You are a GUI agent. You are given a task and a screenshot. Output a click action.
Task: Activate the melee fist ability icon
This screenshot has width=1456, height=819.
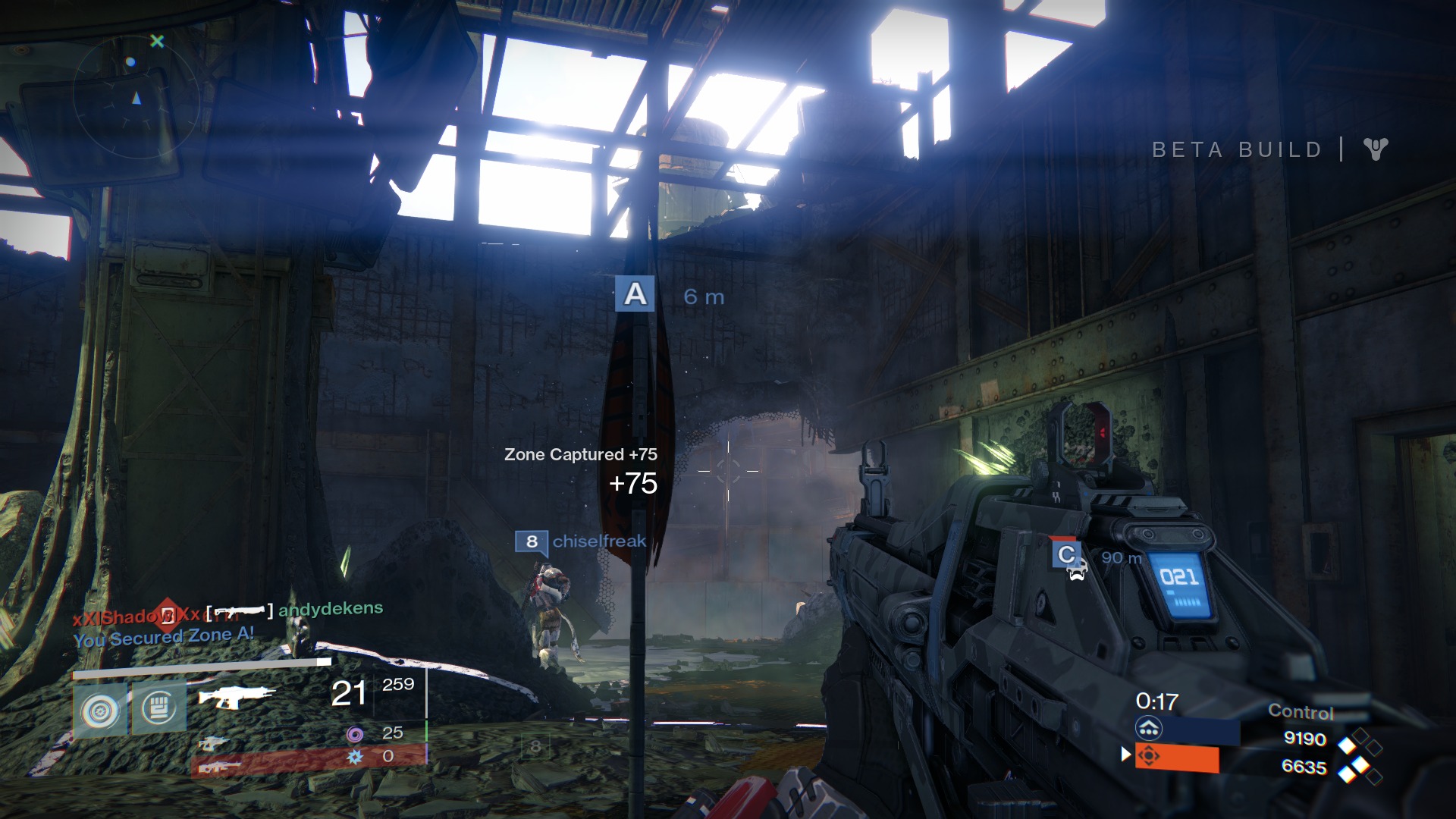[159, 709]
